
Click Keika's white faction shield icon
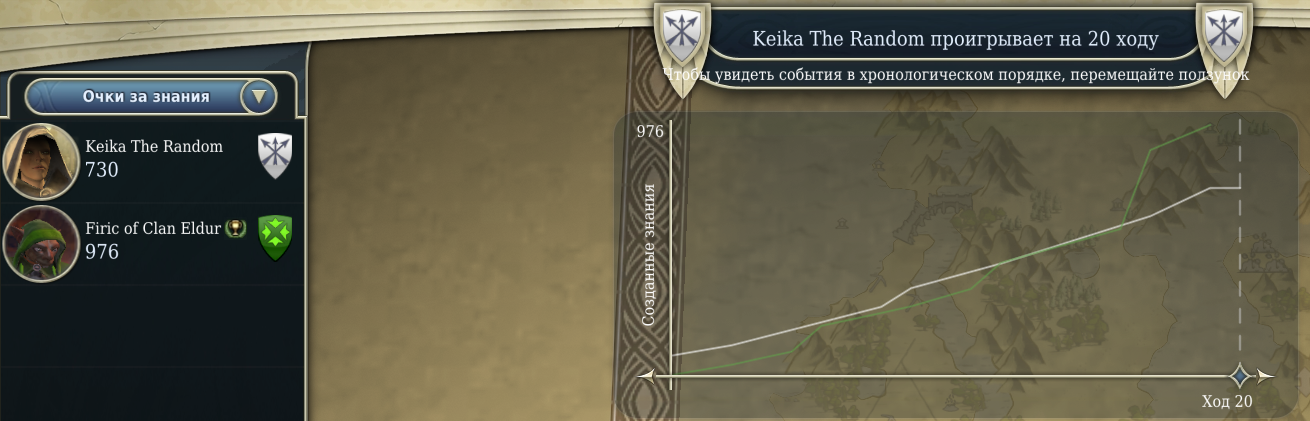click(x=274, y=155)
